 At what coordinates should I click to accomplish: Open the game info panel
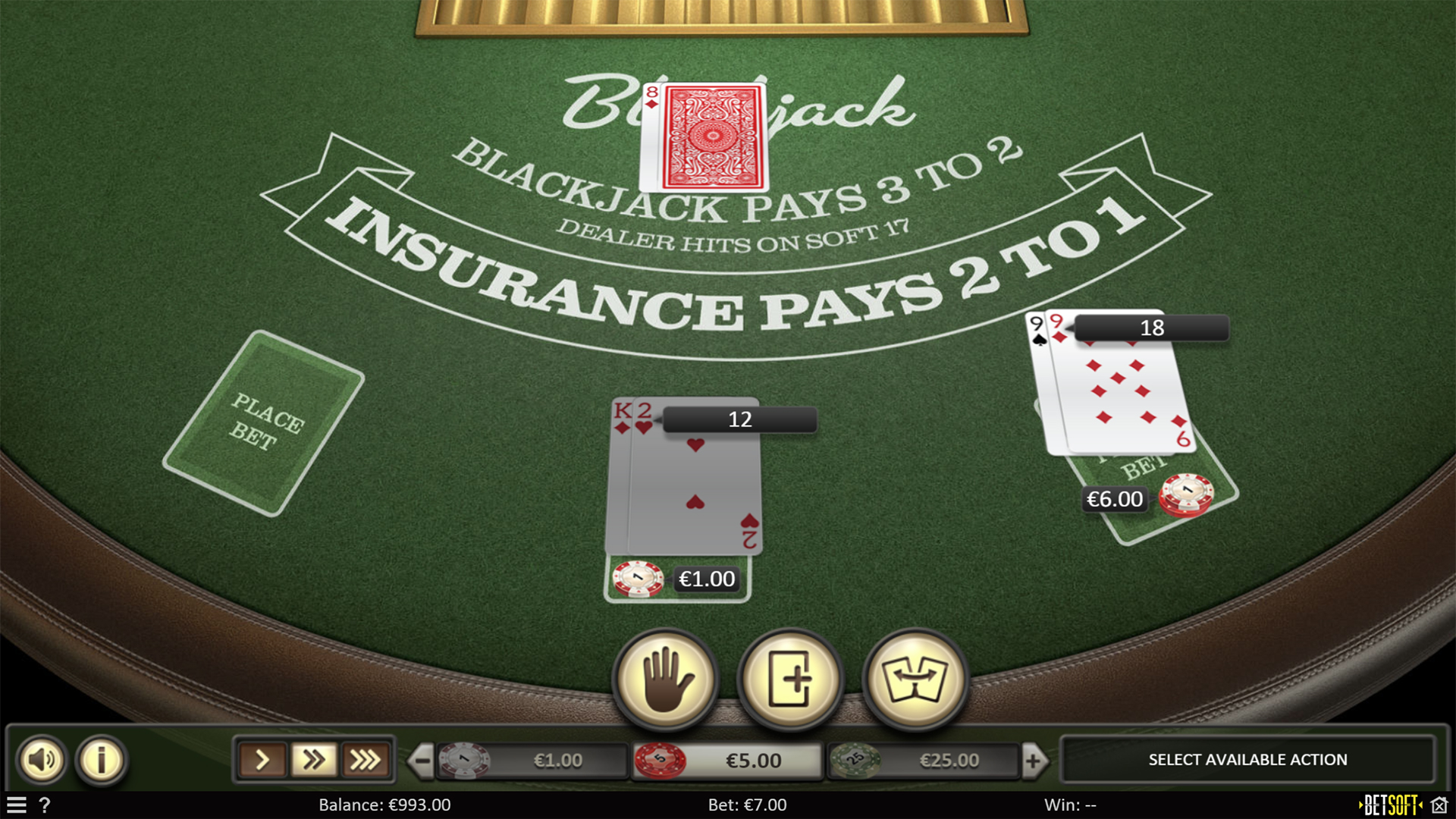pyautogui.click(x=101, y=759)
